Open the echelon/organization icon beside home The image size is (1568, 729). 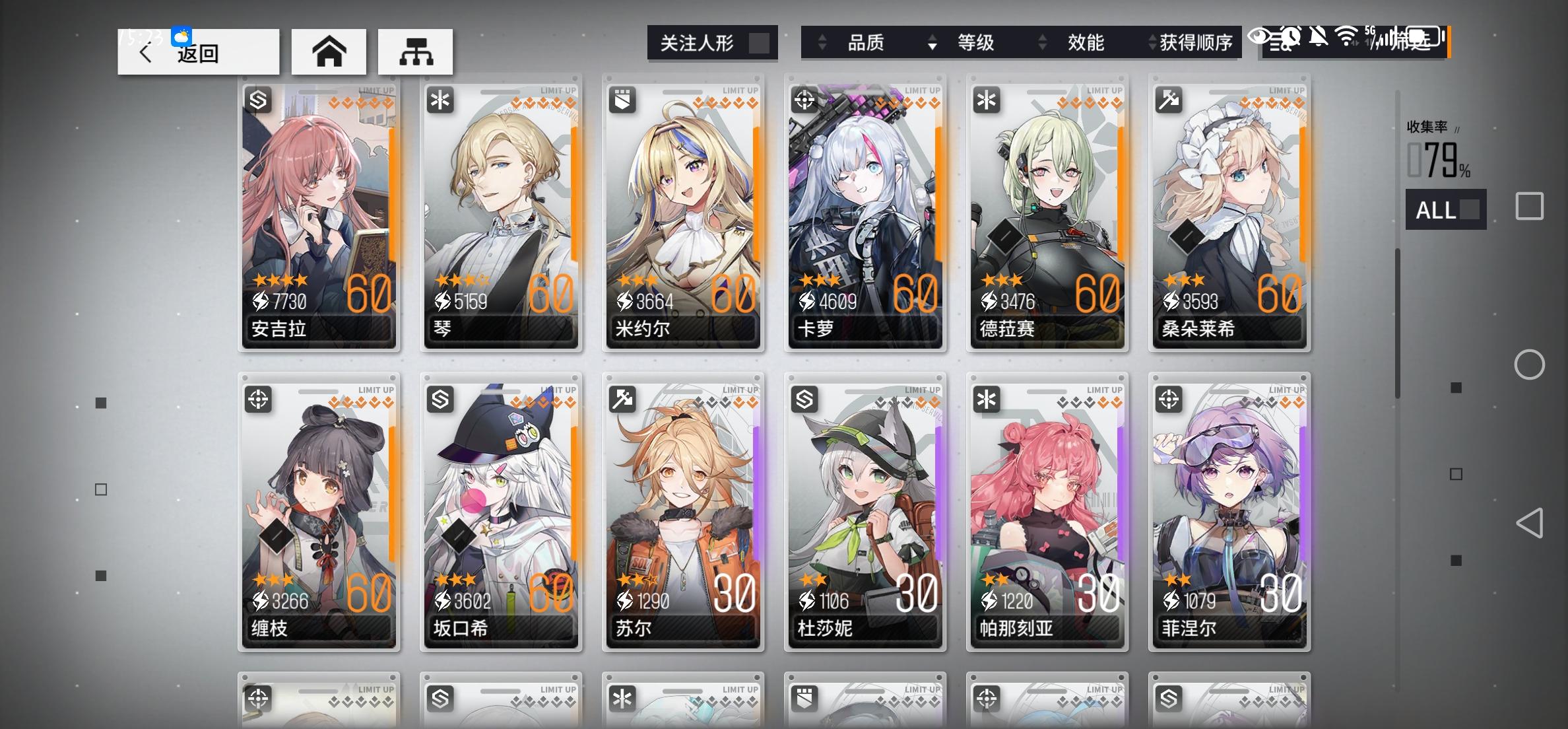[x=415, y=51]
